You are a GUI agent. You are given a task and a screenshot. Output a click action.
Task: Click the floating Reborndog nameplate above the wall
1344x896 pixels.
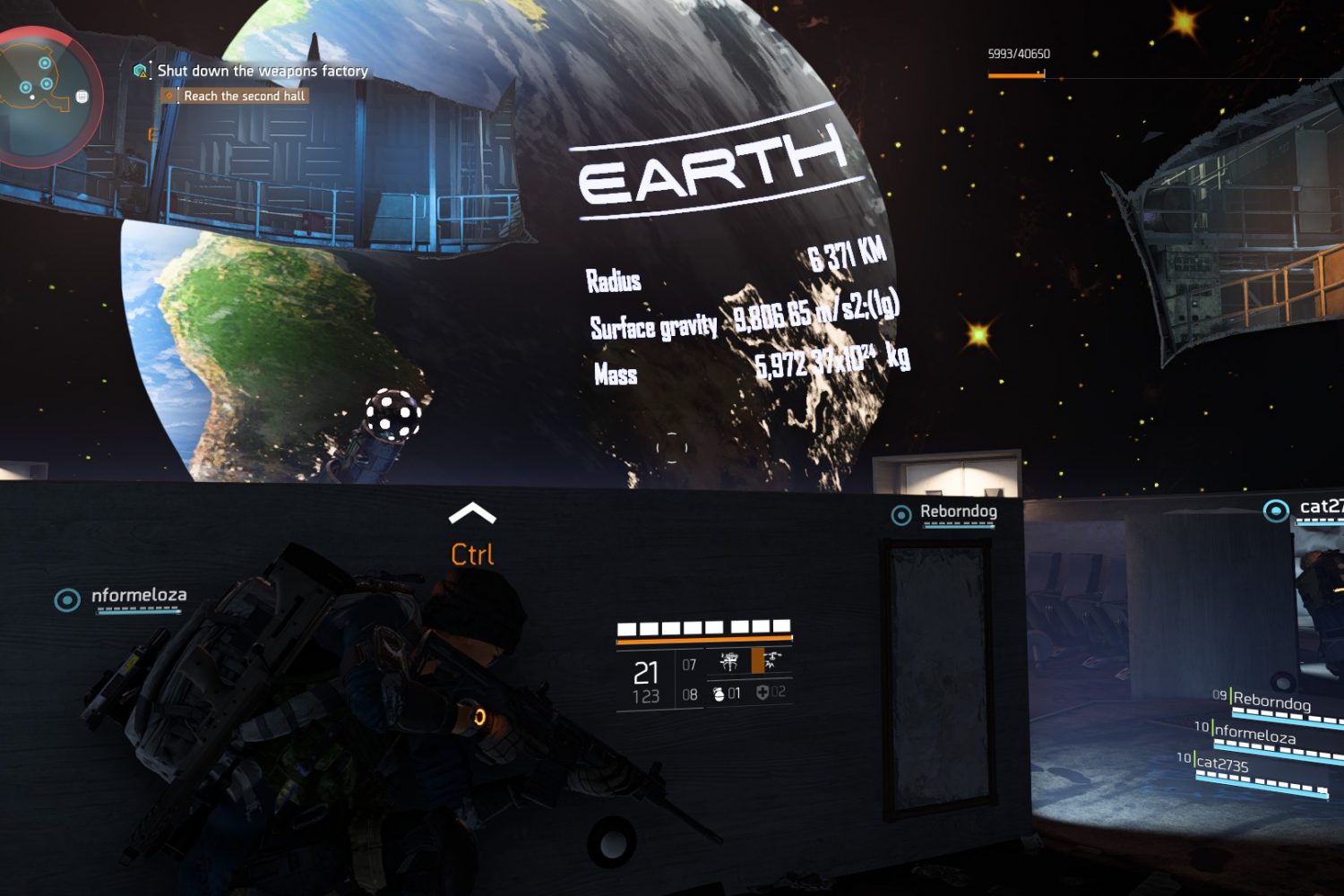(x=957, y=513)
